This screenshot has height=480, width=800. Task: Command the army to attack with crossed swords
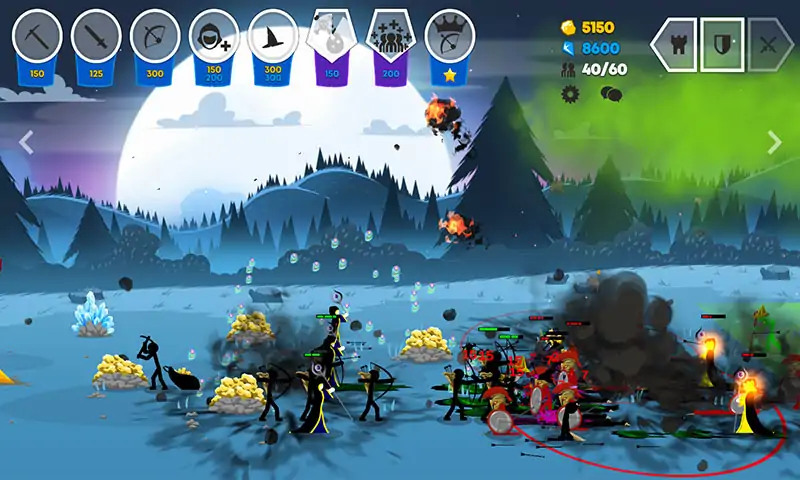[x=769, y=44]
